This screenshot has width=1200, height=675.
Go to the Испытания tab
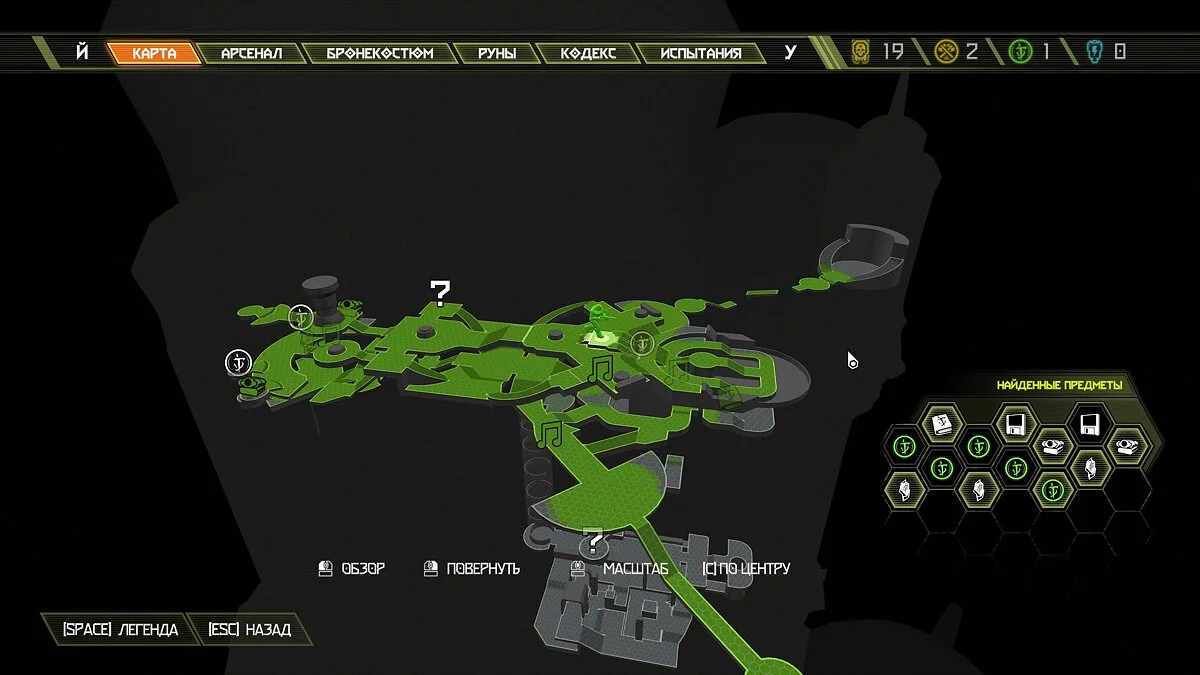coord(701,53)
